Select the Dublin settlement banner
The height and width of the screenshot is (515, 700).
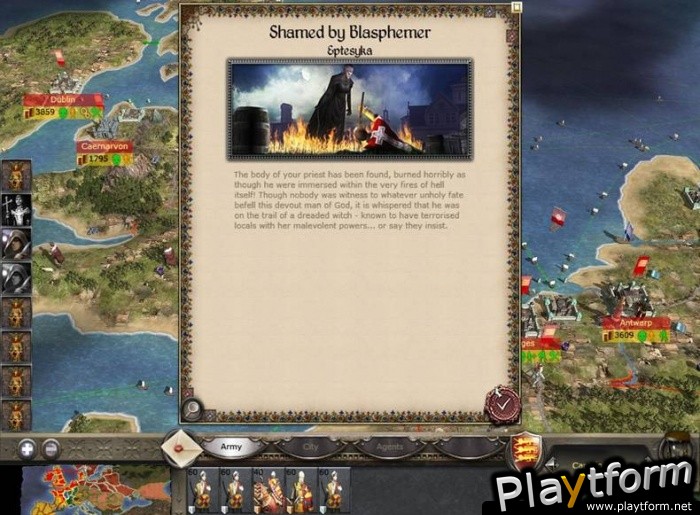click(x=63, y=100)
